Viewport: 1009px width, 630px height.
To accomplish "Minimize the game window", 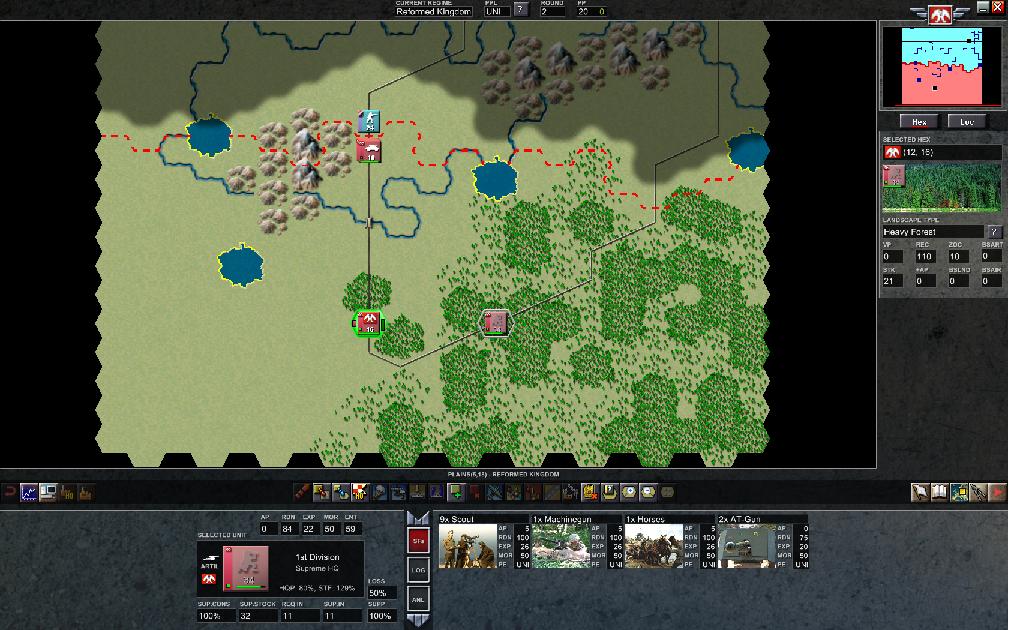I will pos(983,7).
